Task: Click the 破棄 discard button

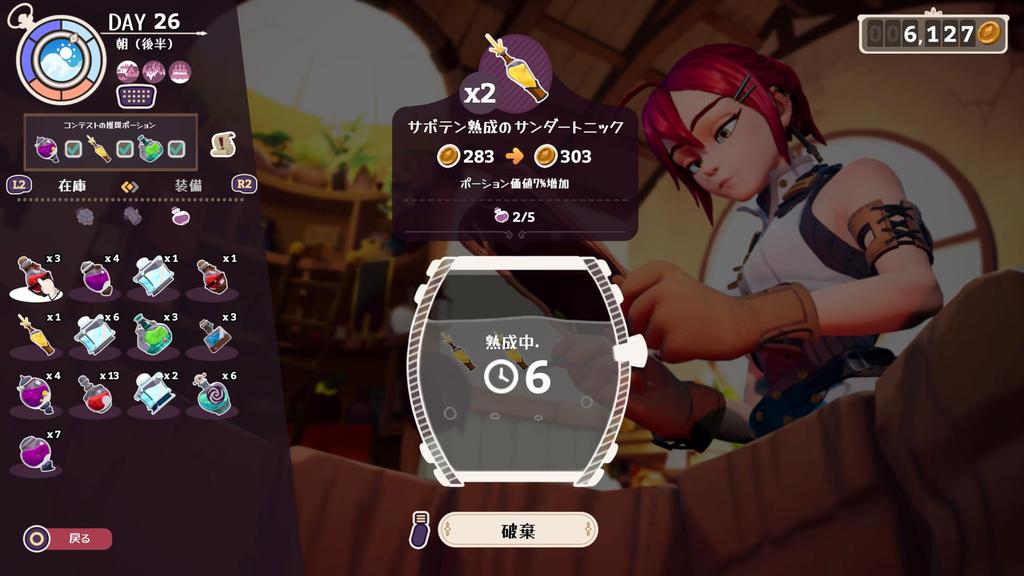Action: [518, 530]
